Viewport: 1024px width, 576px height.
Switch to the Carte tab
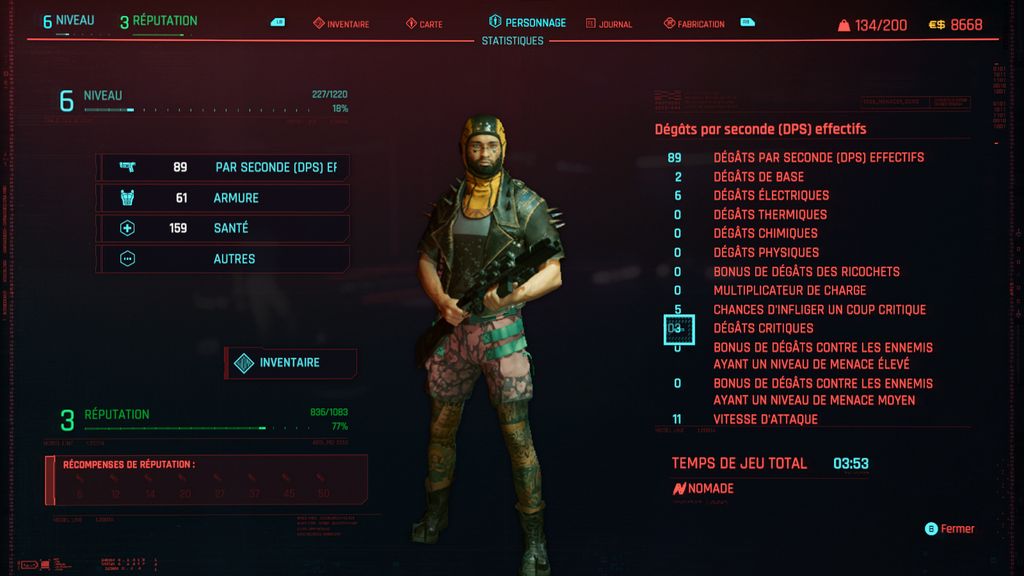(426, 24)
